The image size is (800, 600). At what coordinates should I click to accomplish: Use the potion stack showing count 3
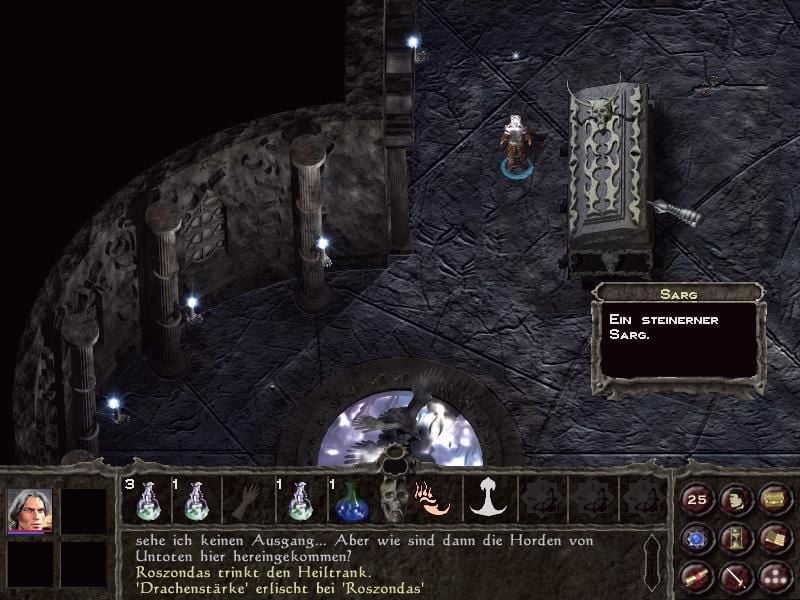(147, 500)
